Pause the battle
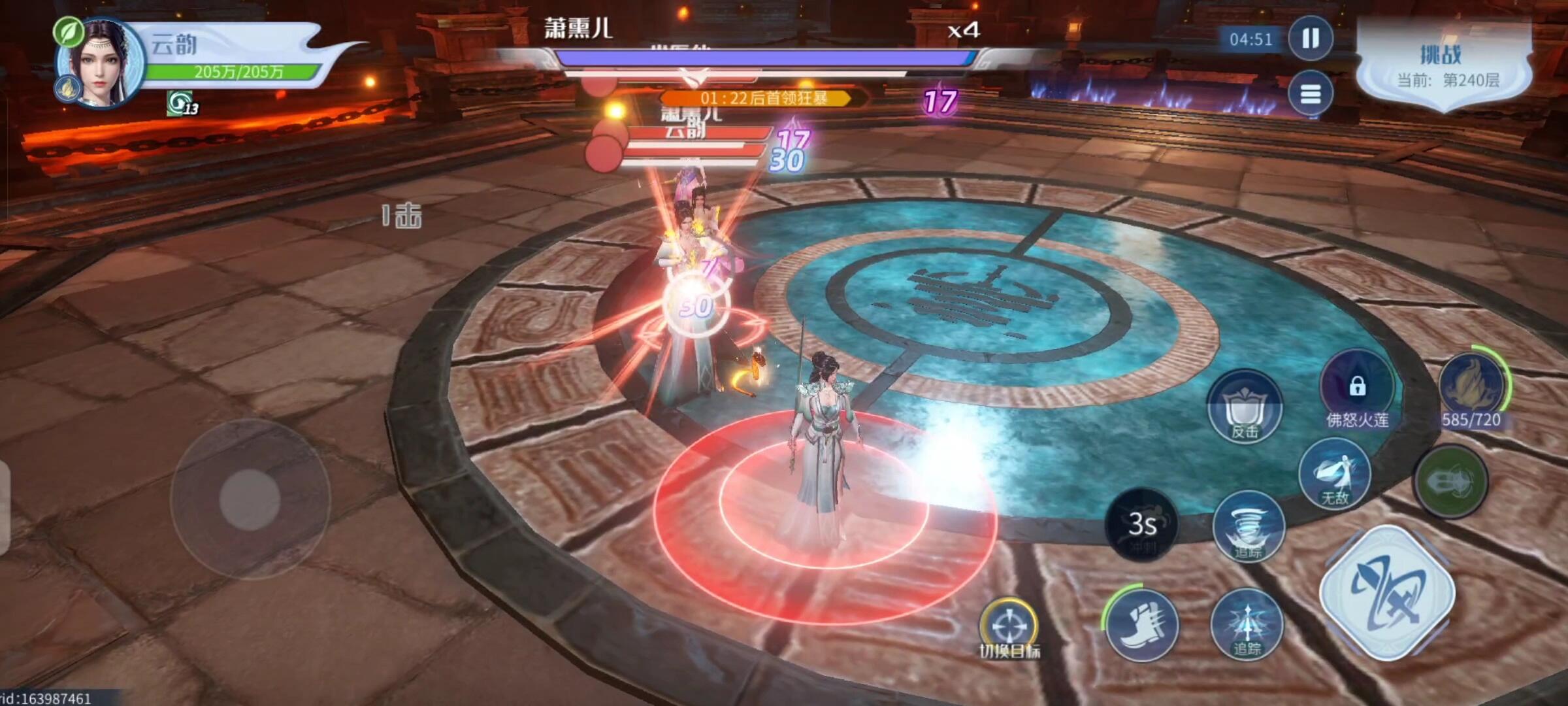This screenshot has height=706, width=1568. (x=1310, y=39)
